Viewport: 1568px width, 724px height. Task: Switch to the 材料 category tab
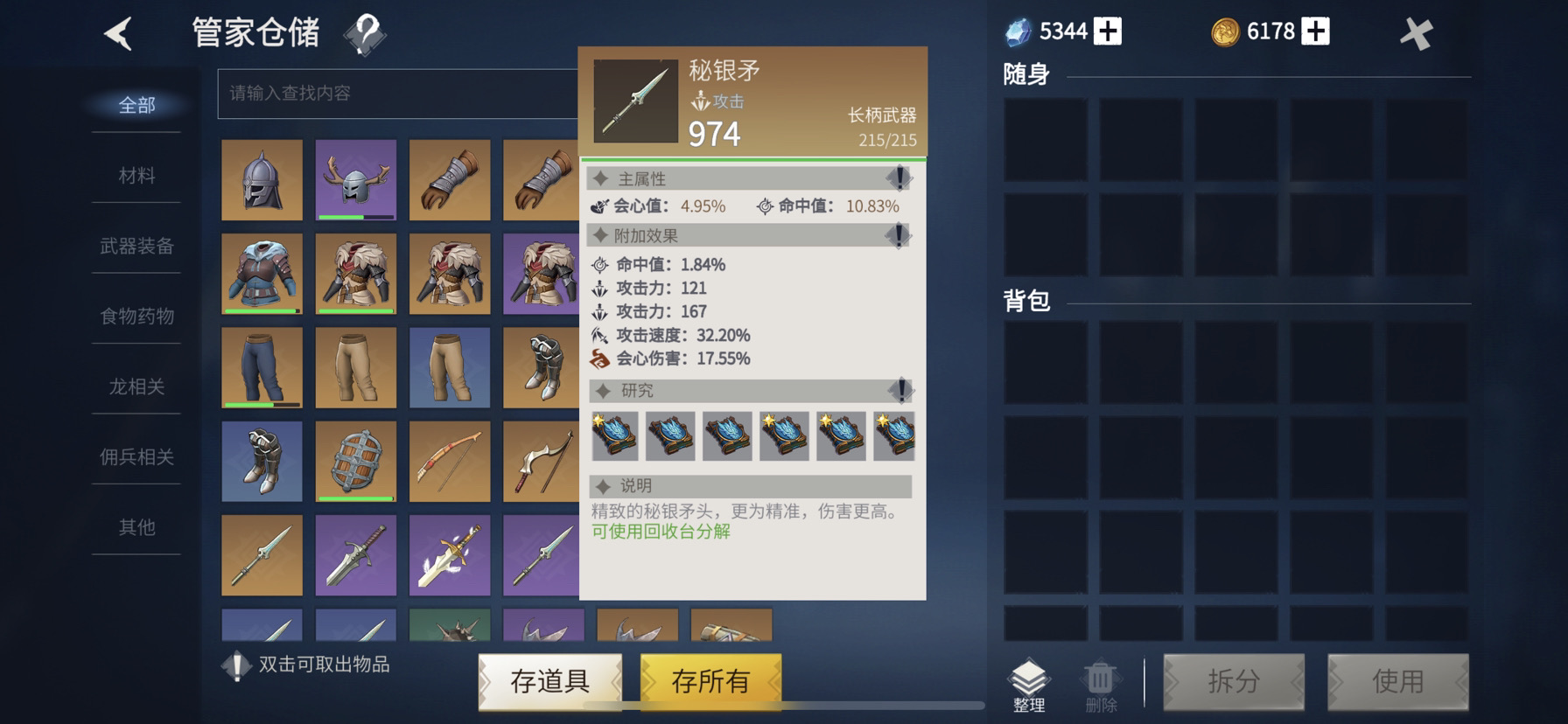[135, 175]
